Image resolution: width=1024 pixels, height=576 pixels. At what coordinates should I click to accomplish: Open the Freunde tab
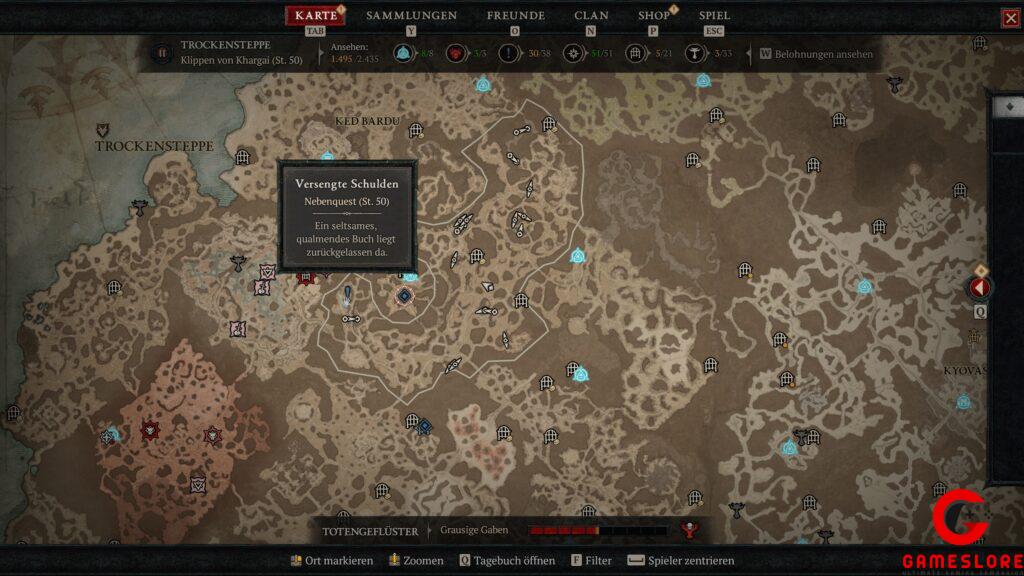pyautogui.click(x=515, y=16)
